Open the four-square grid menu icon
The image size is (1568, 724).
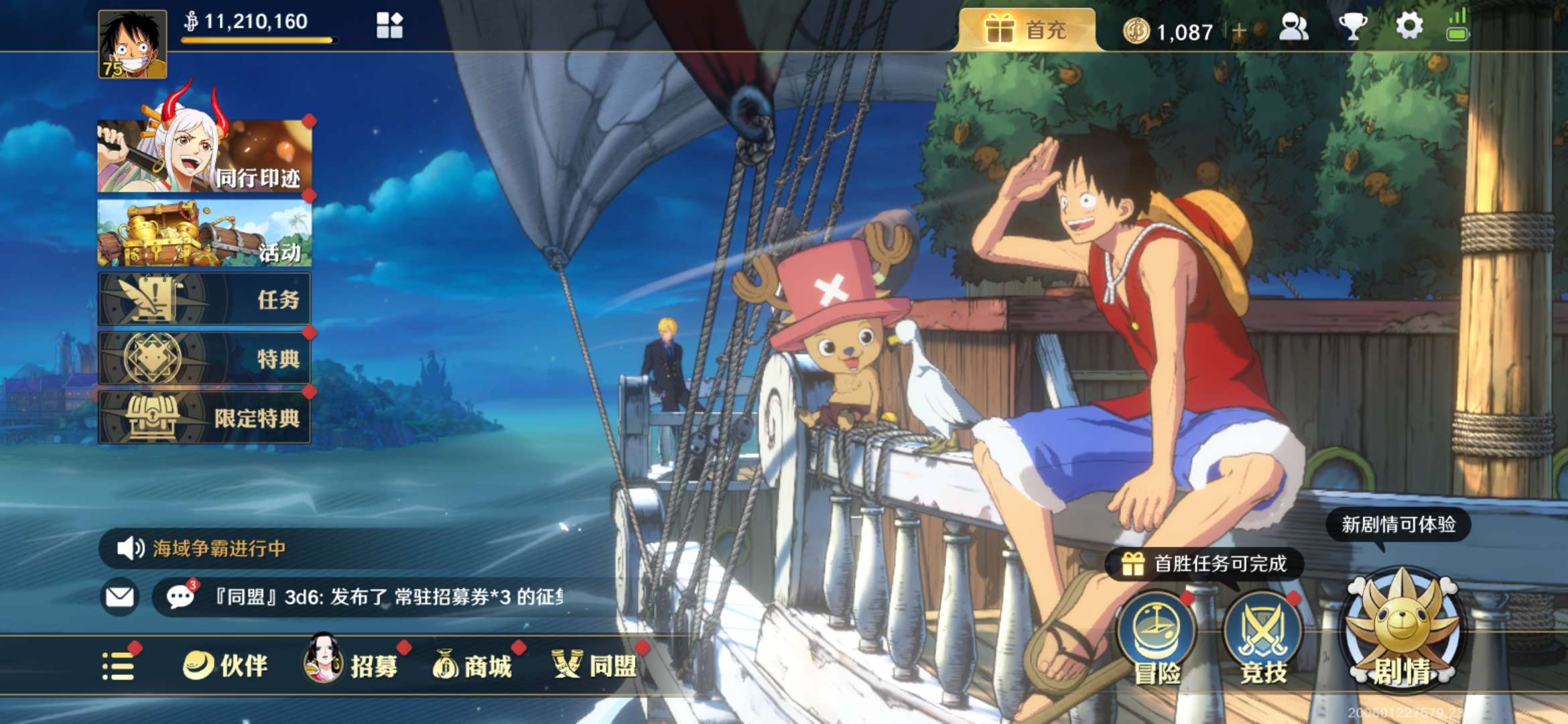pyautogui.click(x=389, y=26)
